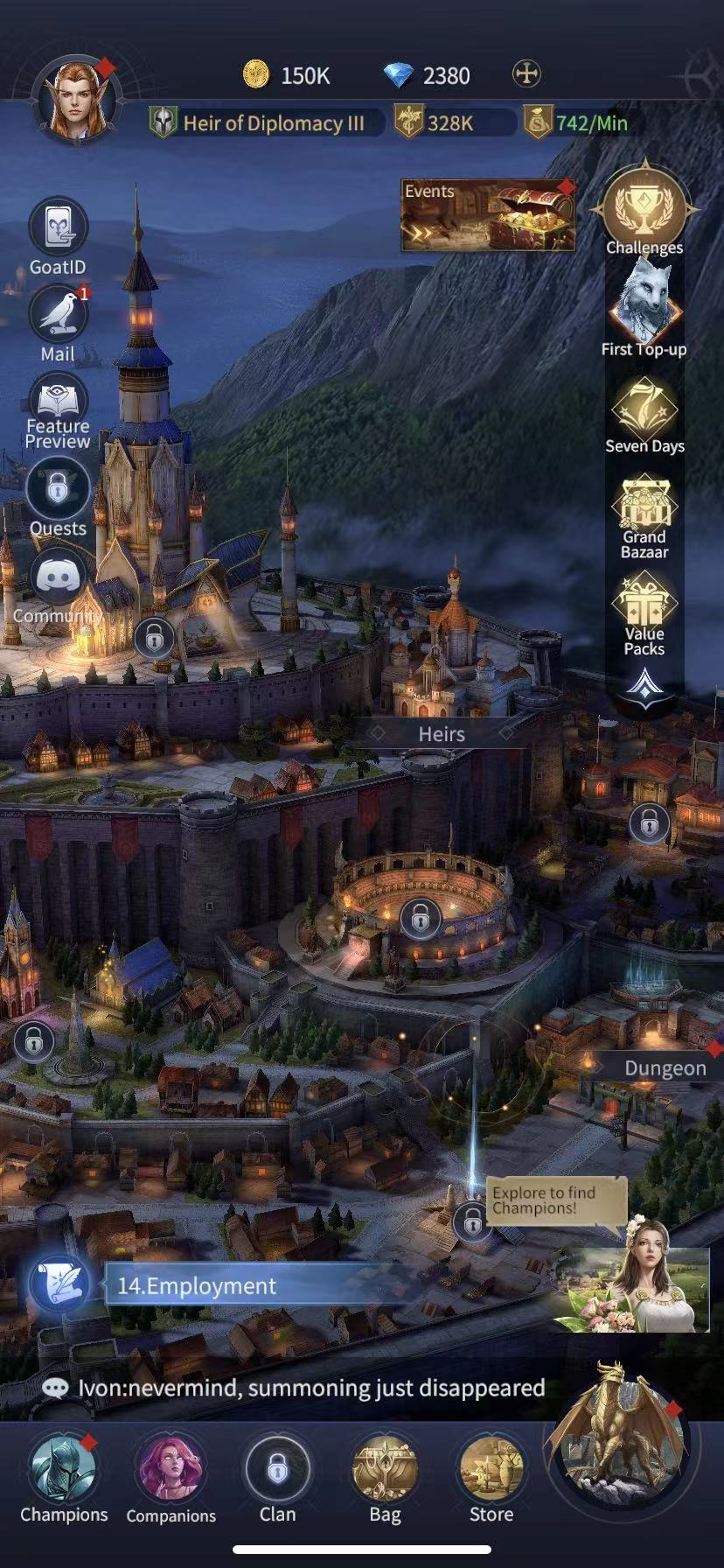This screenshot has width=724, height=1568.
Task: Tap the plus icon to add diamonds
Action: tap(526, 74)
